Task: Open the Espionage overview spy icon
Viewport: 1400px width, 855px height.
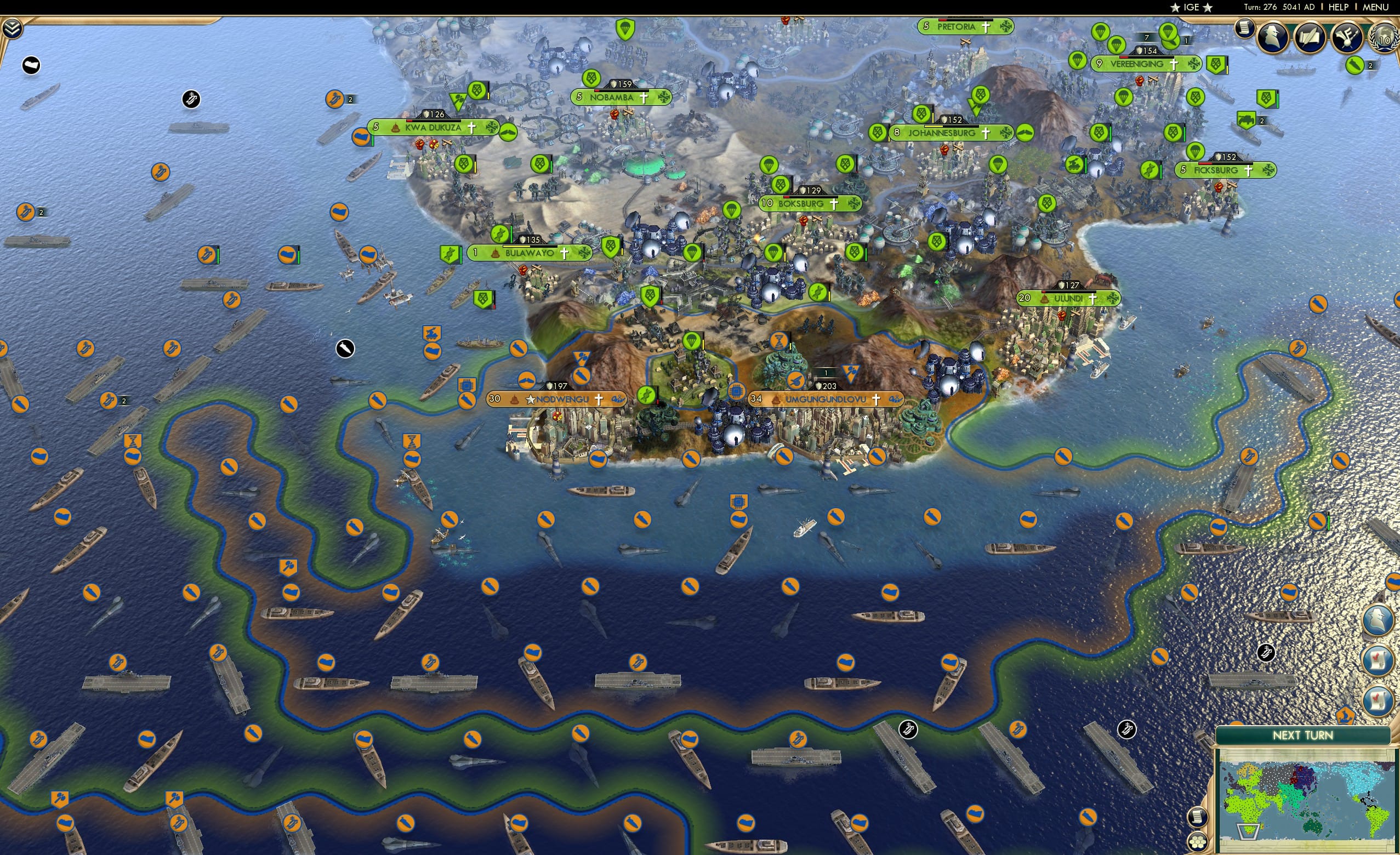Action: 1273,36
